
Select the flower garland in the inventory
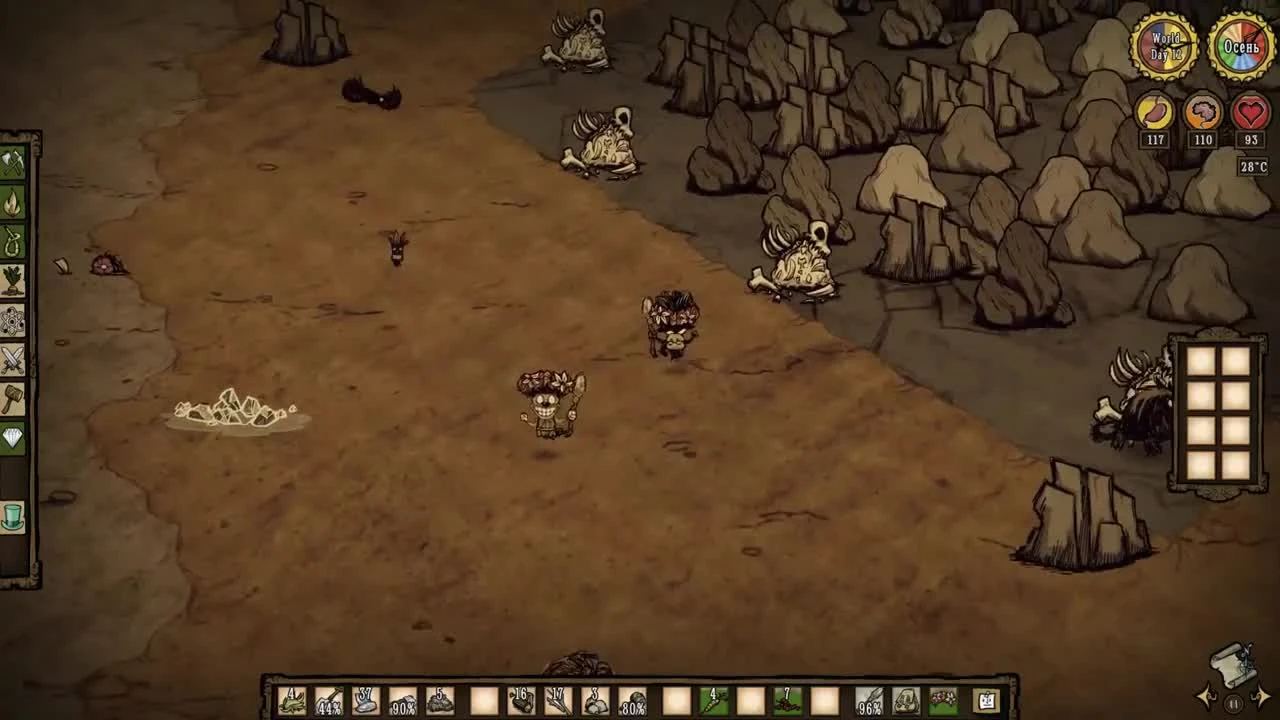pyautogui.click(x=942, y=700)
